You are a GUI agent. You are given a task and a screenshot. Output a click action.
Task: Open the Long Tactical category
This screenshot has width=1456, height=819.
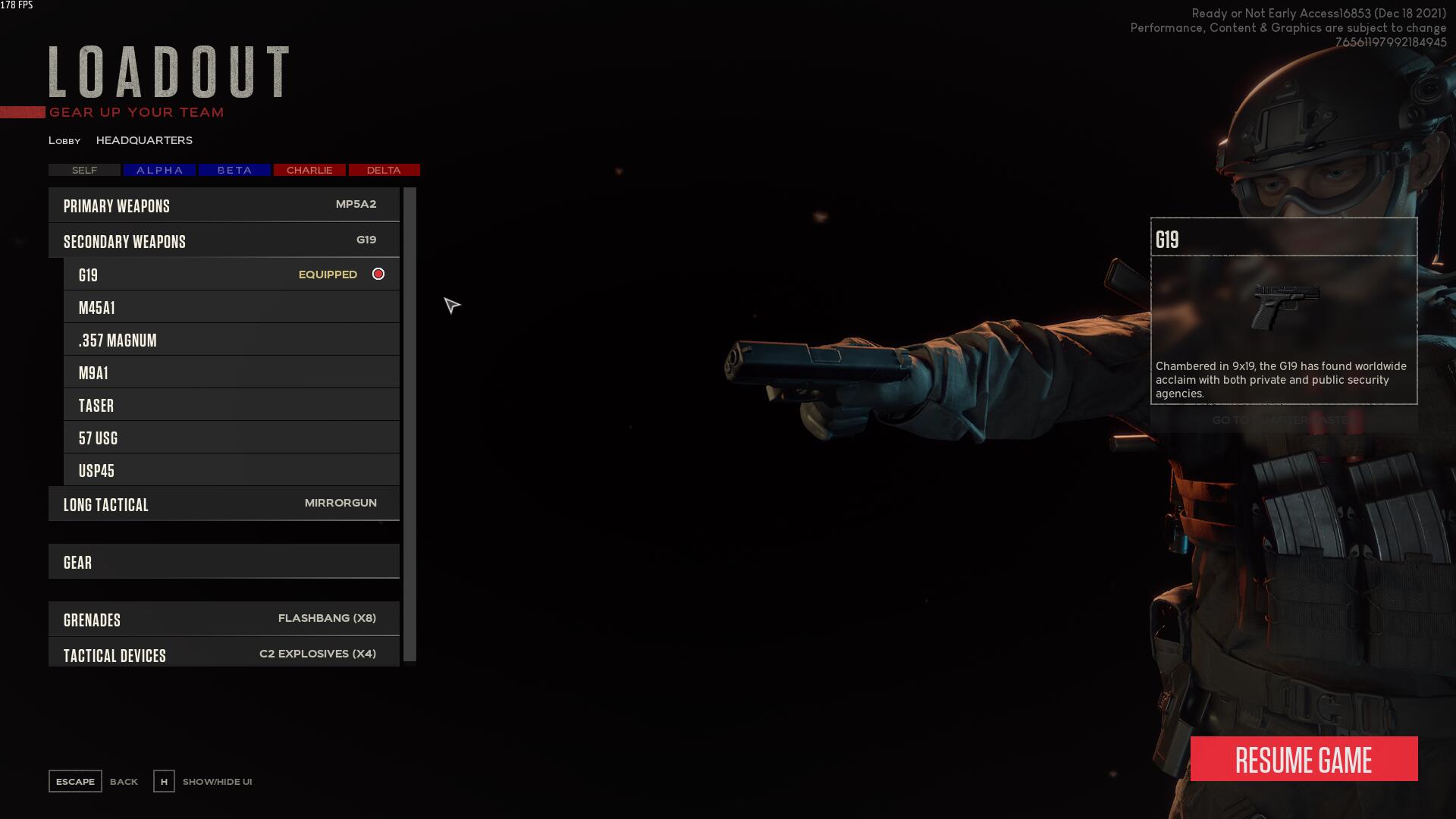[x=224, y=504]
